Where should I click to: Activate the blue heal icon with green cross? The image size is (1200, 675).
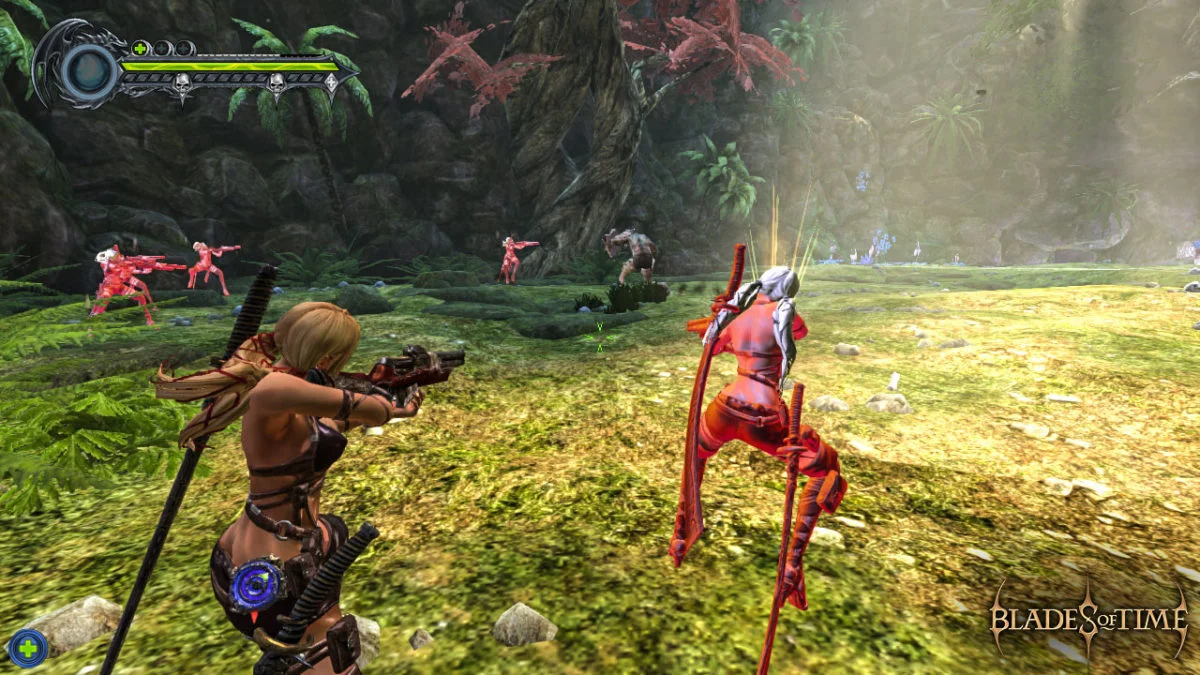click(x=27, y=648)
